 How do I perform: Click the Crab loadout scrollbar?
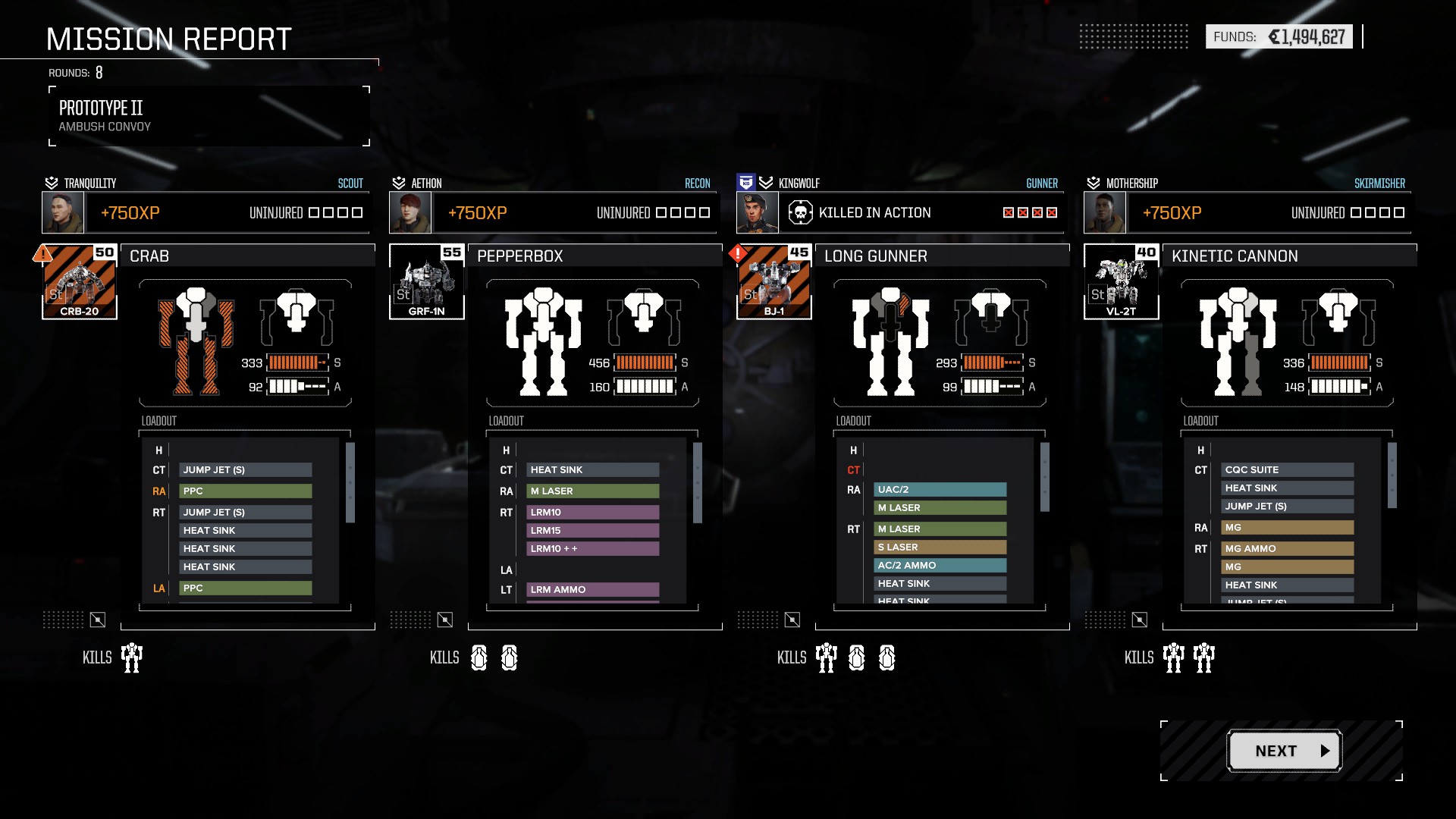pyautogui.click(x=350, y=483)
